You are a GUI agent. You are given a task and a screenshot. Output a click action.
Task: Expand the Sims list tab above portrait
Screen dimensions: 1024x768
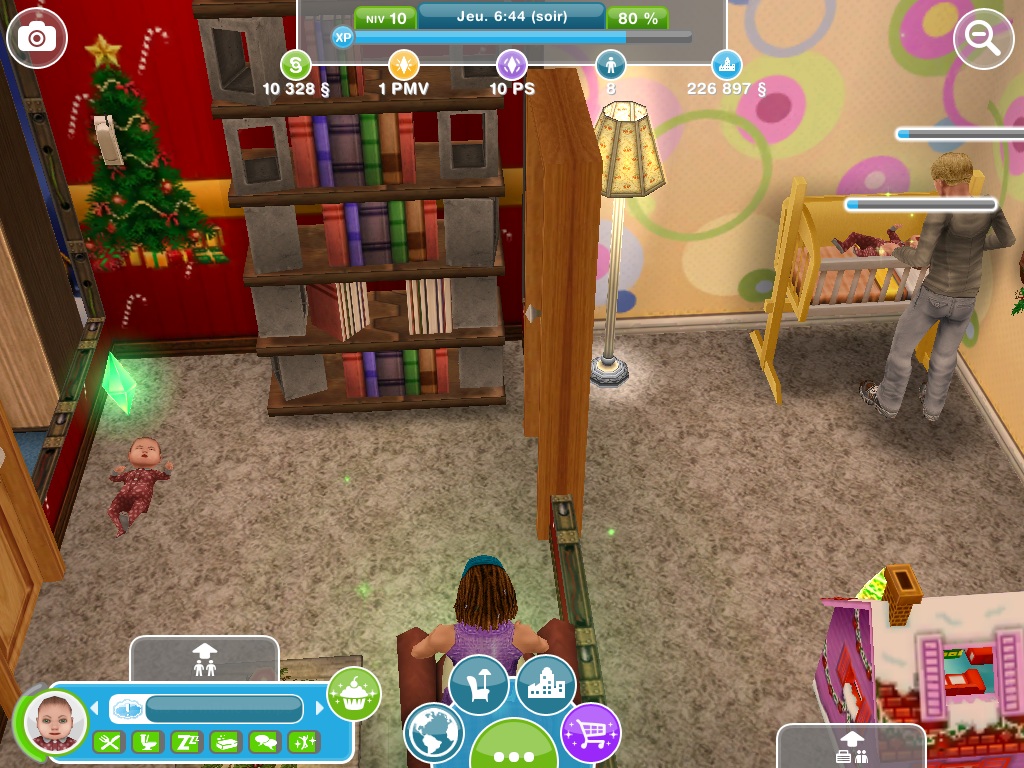(204, 658)
